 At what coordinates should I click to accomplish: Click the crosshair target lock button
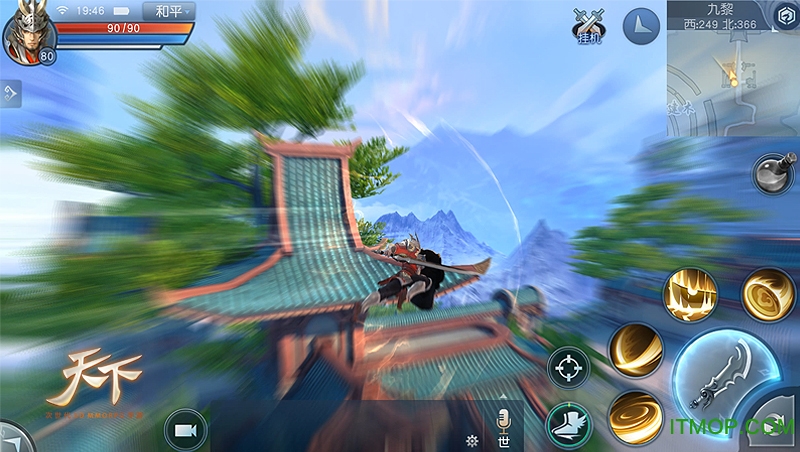click(570, 366)
